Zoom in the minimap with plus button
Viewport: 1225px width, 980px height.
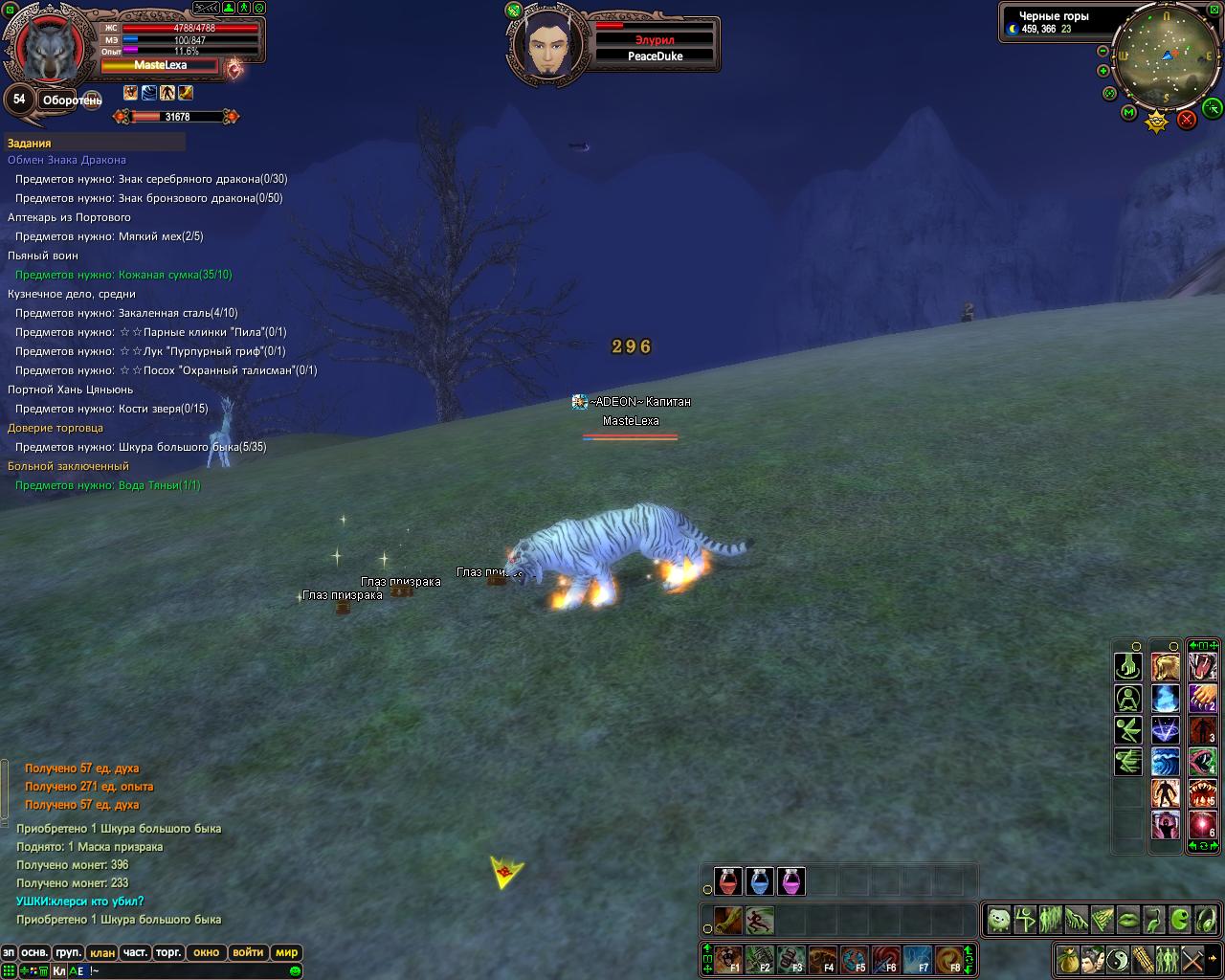click(1102, 71)
